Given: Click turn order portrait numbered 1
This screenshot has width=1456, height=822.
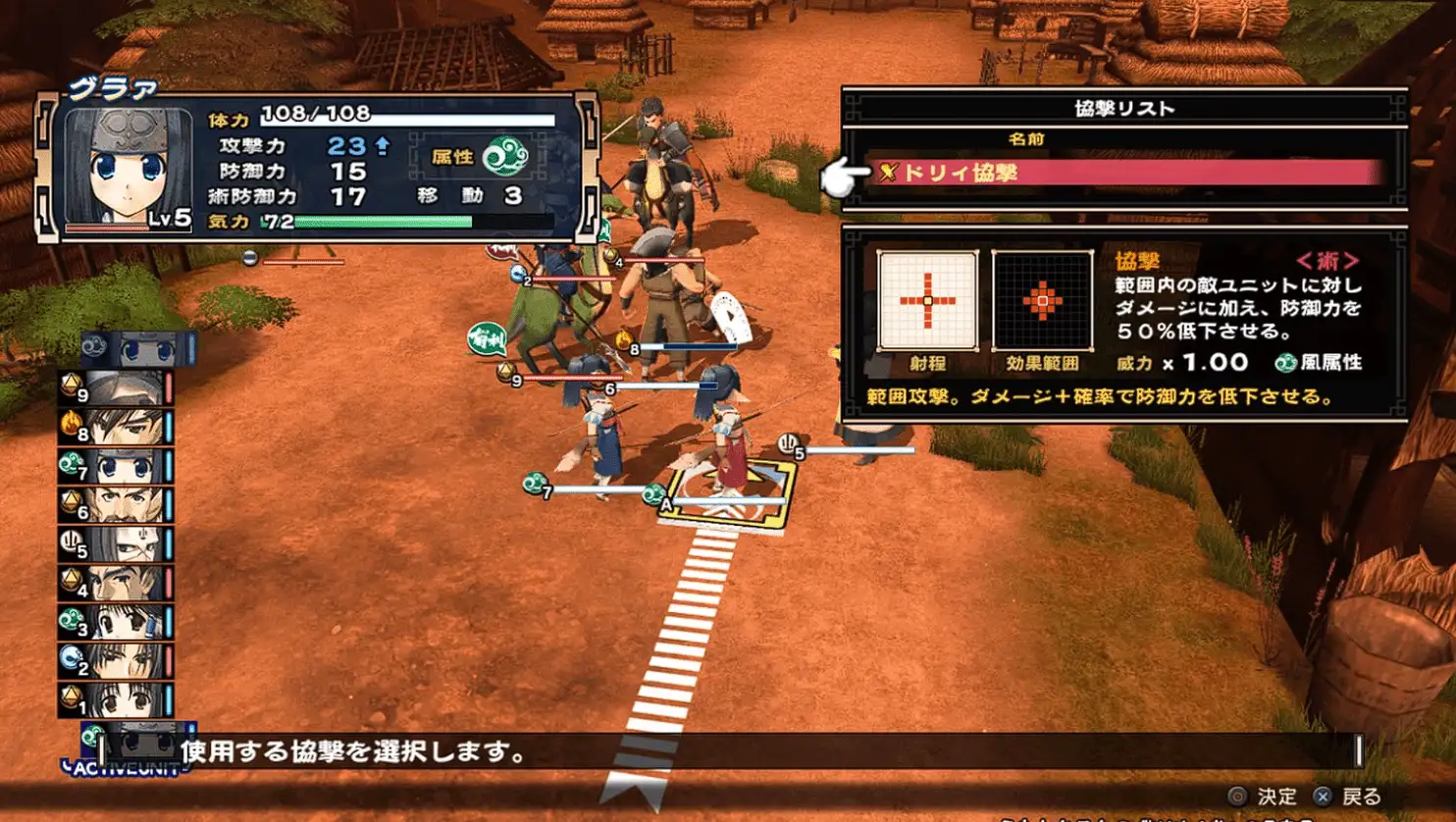Looking at the screenshot, I should point(120,698).
